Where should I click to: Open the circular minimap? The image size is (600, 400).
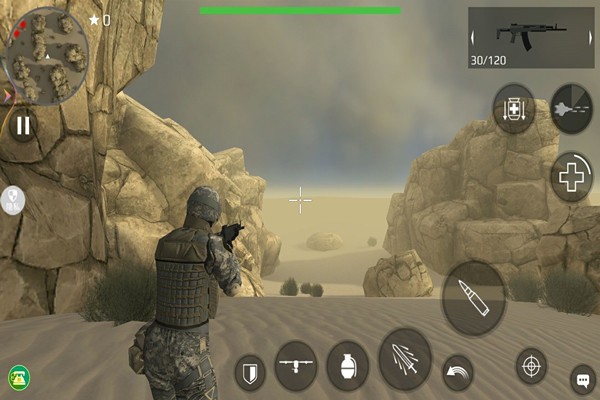(44, 52)
